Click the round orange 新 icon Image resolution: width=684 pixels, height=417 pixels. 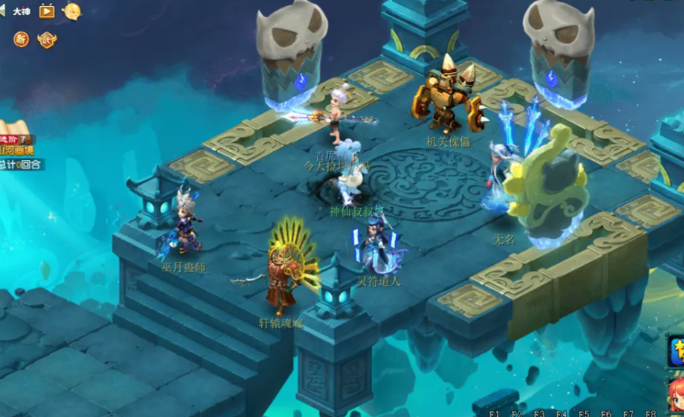[21, 39]
